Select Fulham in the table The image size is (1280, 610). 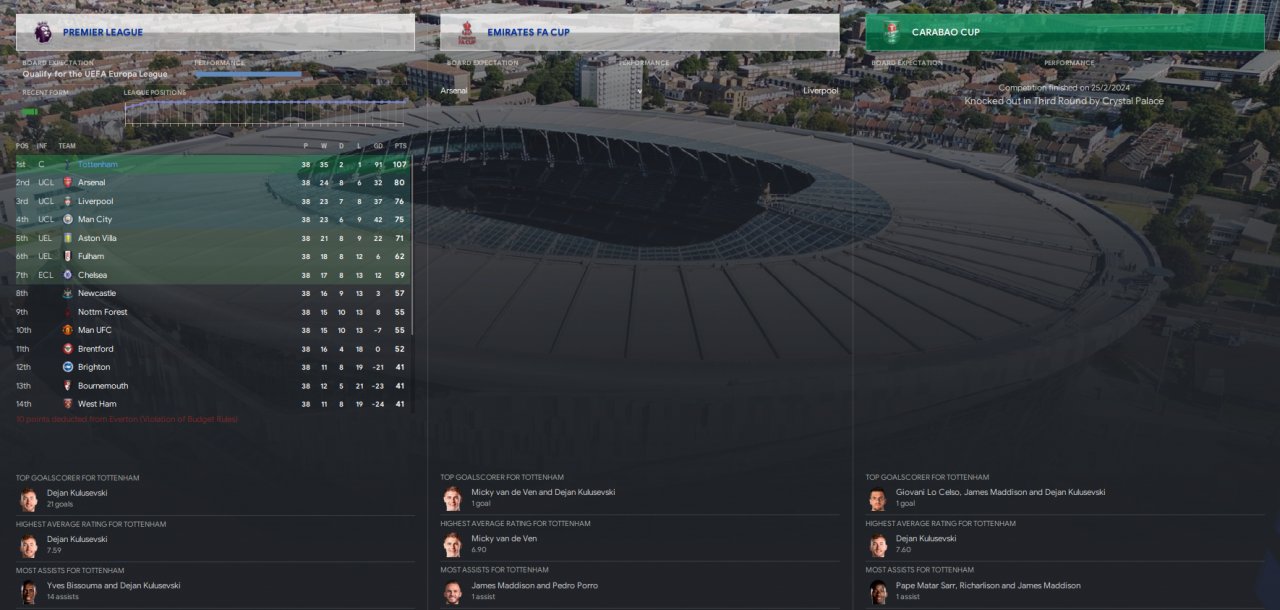pos(91,256)
